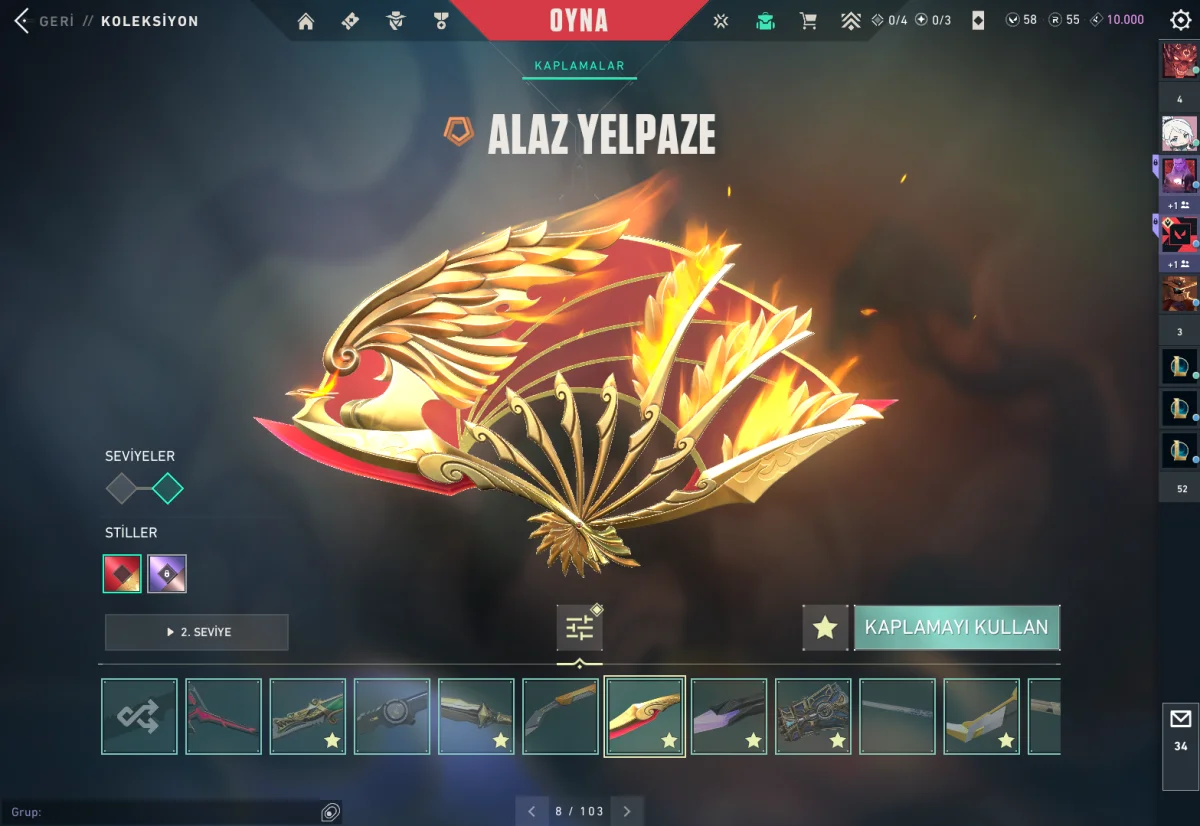
Task: Start playing with the OYNA button
Action: click(x=578, y=20)
